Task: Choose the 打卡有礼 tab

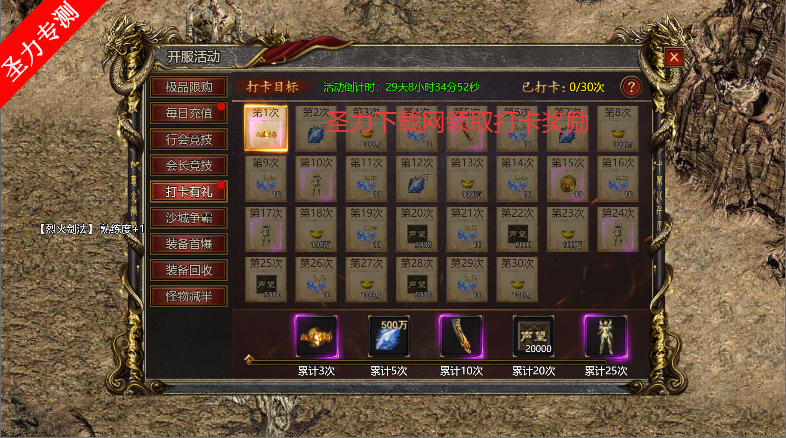Action: [188, 191]
